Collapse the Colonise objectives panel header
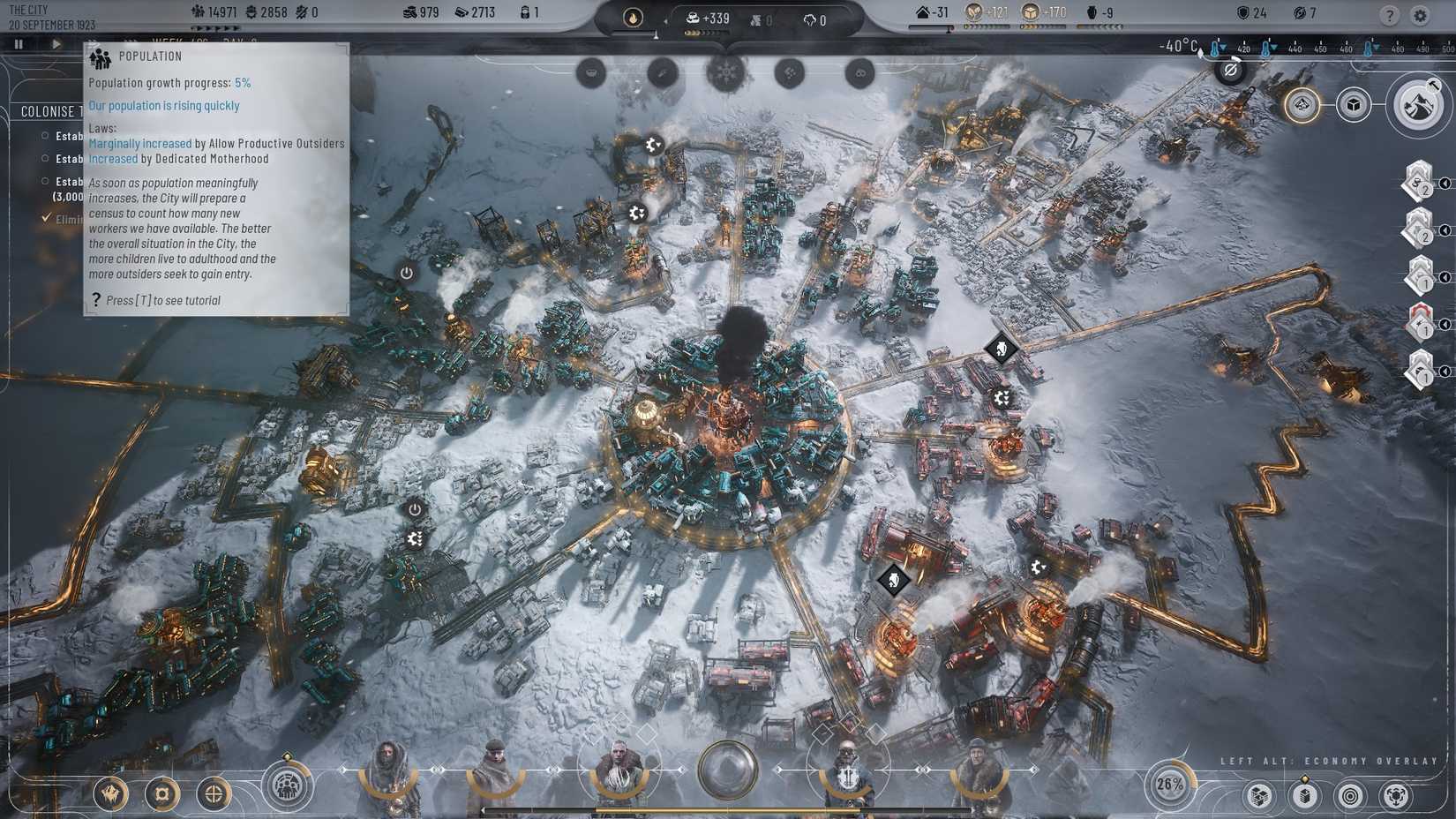This screenshot has width=1456, height=819. 53,111
